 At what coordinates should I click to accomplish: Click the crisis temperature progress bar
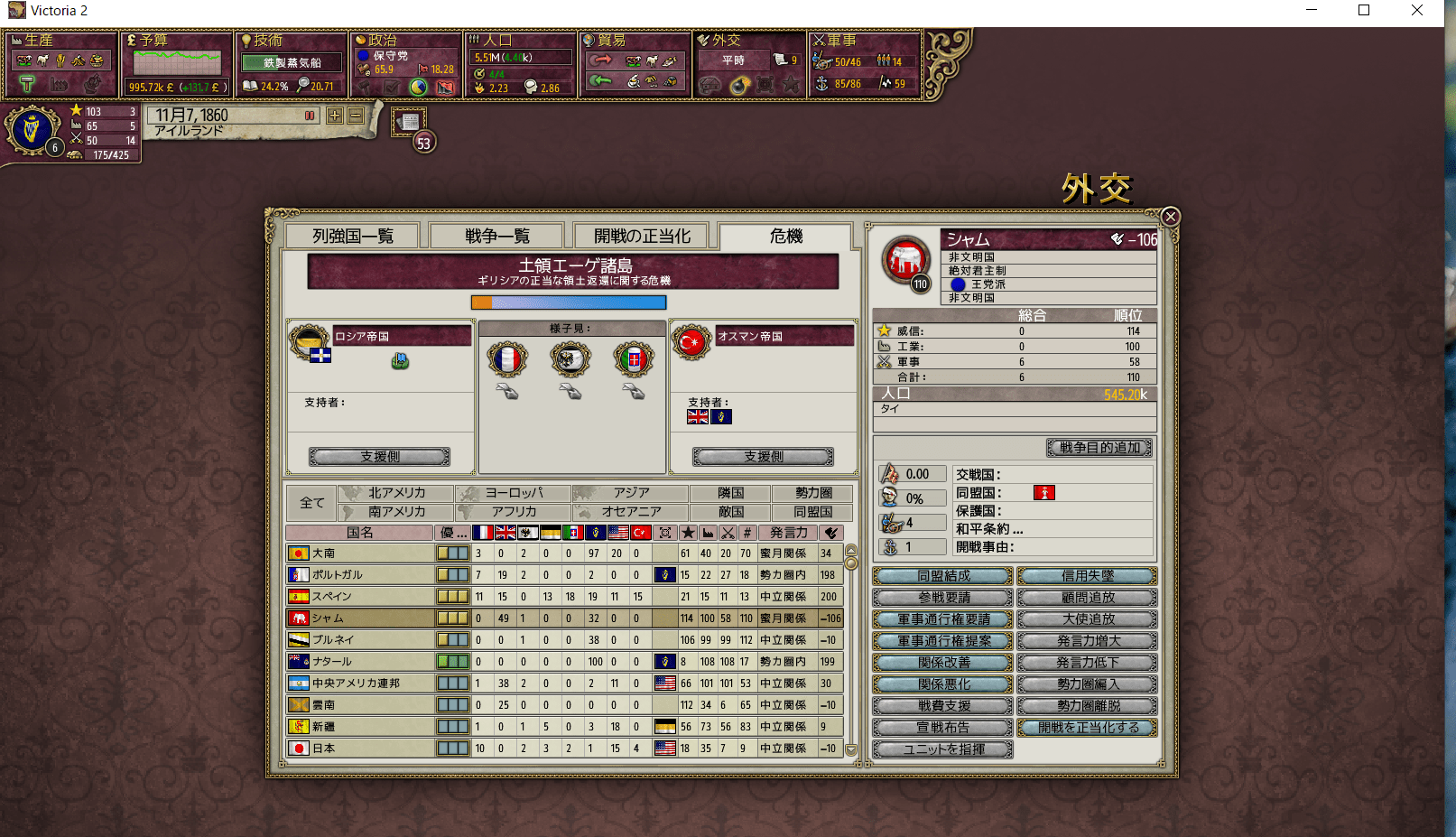[x=568, y=302]
